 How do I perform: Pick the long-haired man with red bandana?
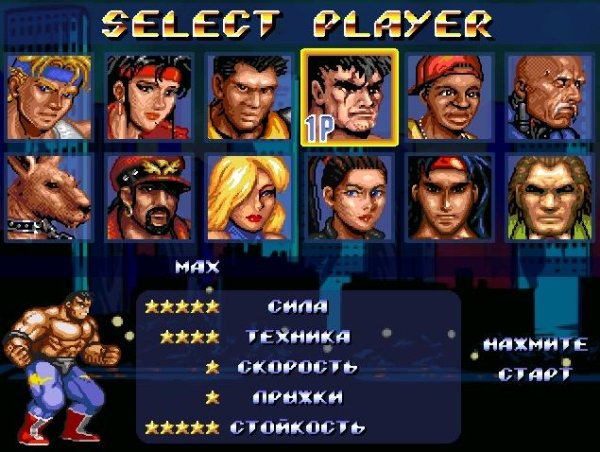450,197
